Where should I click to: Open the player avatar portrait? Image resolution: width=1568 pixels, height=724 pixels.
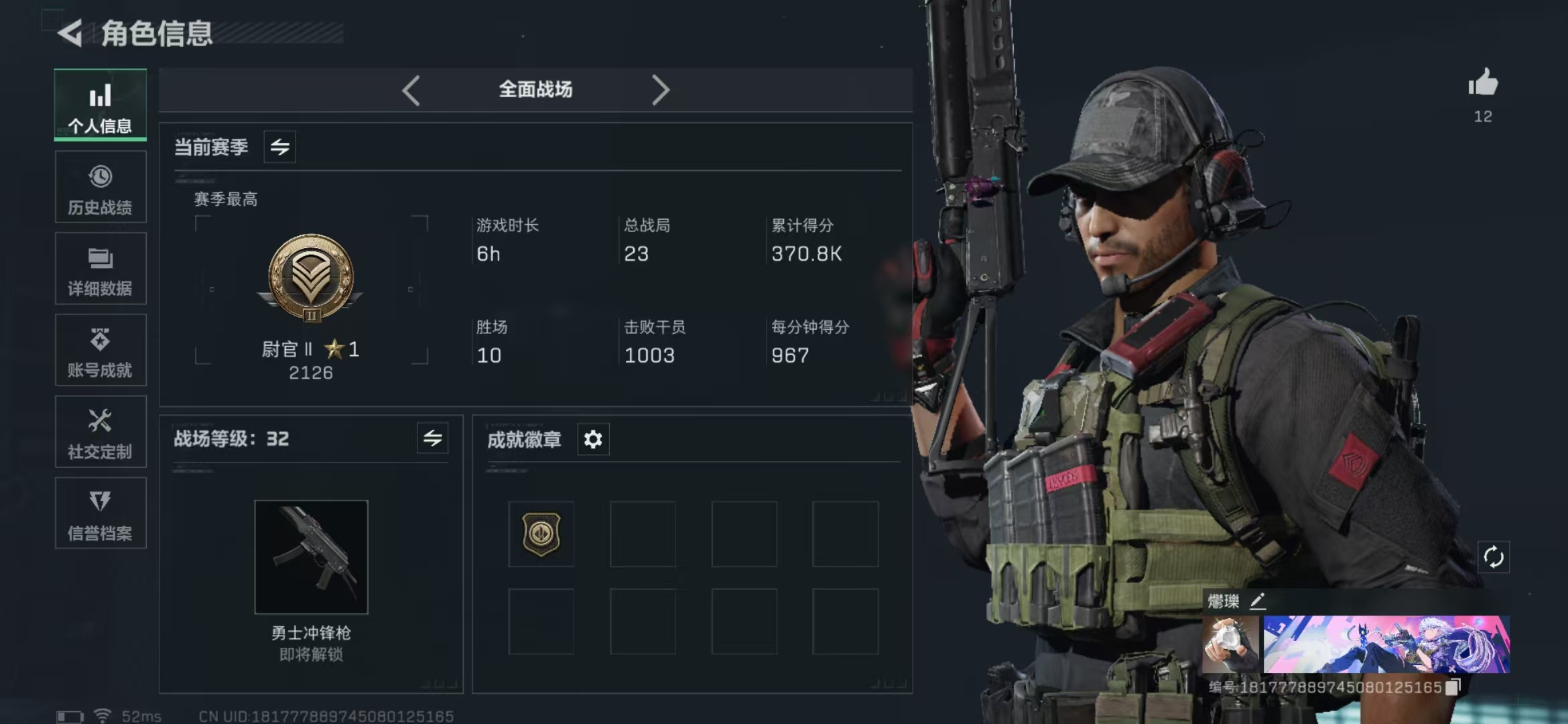(x=1230, y=644)
